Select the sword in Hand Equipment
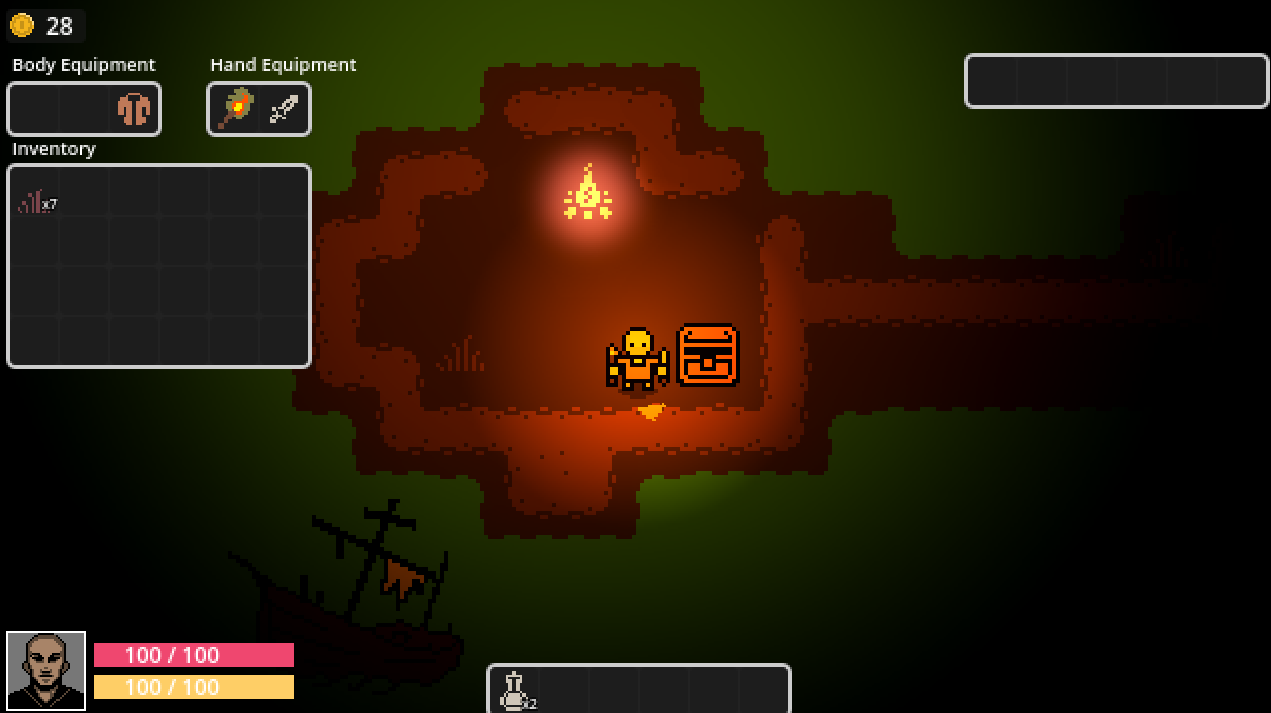Screen dimensions: 1271x713 [284, 110]
